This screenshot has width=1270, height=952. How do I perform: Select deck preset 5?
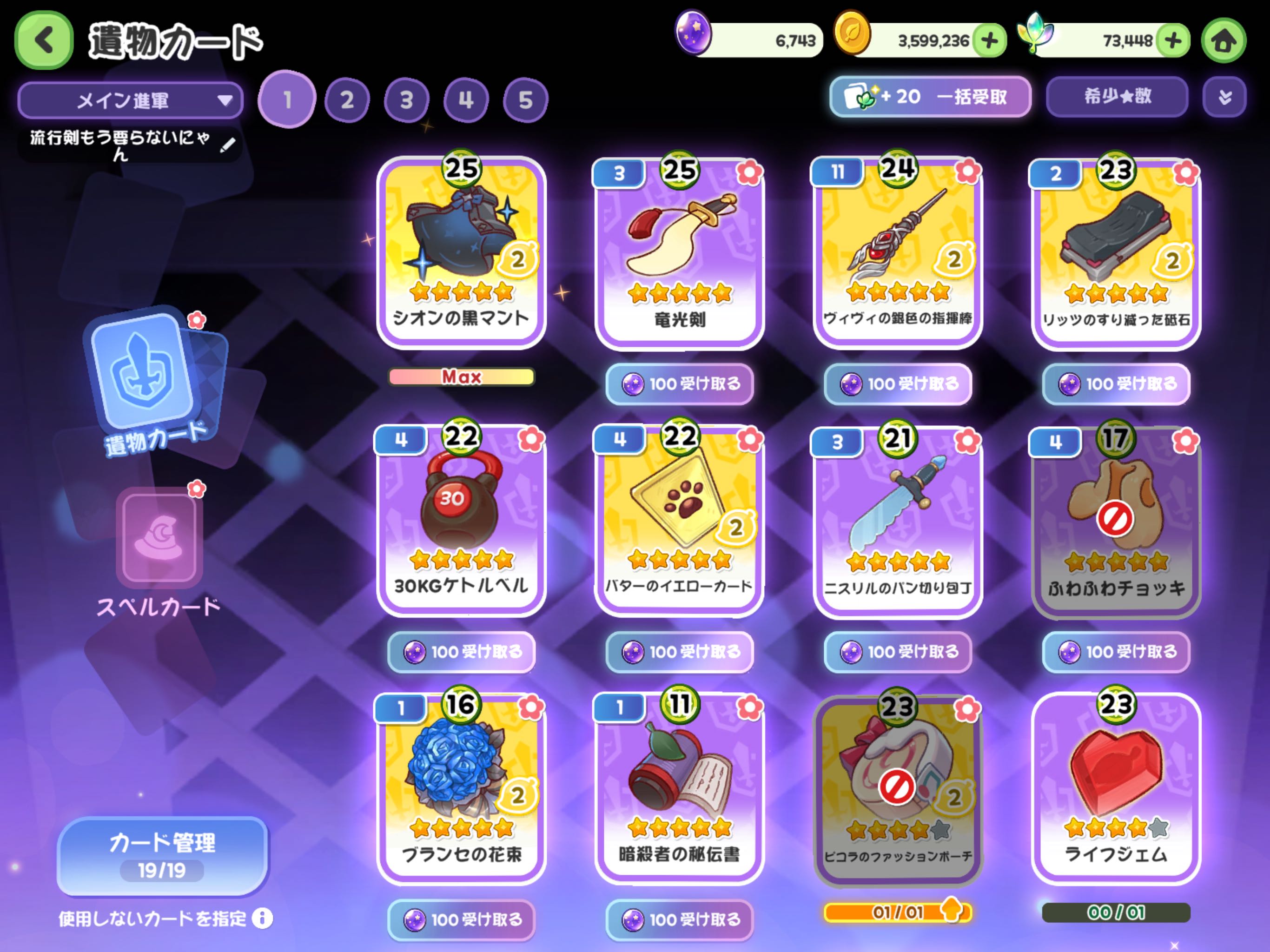(525, 100)
